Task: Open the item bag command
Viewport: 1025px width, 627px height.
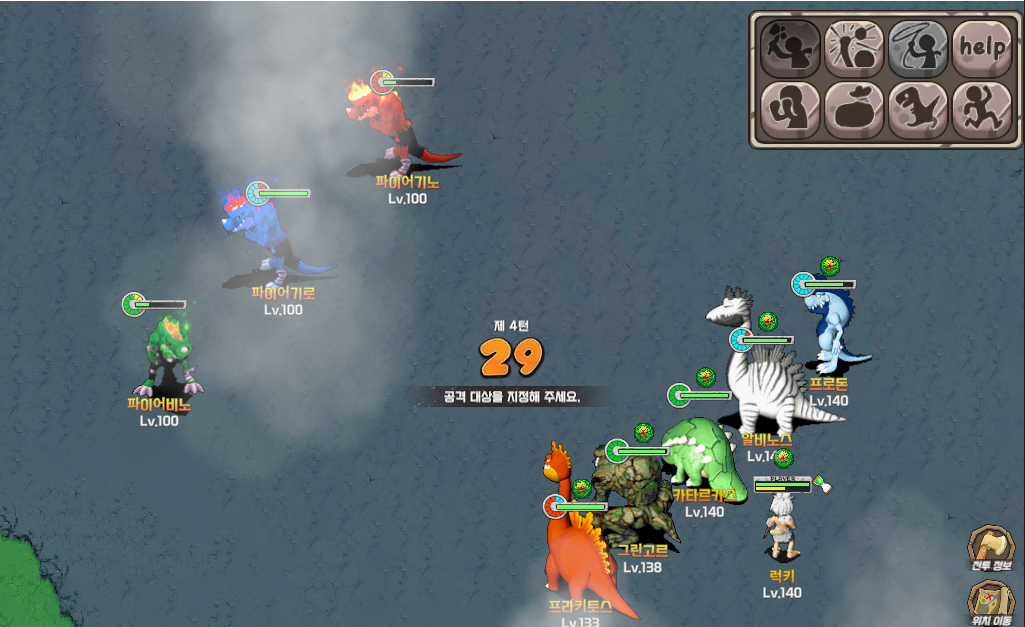Action: [x=854, y=110]
